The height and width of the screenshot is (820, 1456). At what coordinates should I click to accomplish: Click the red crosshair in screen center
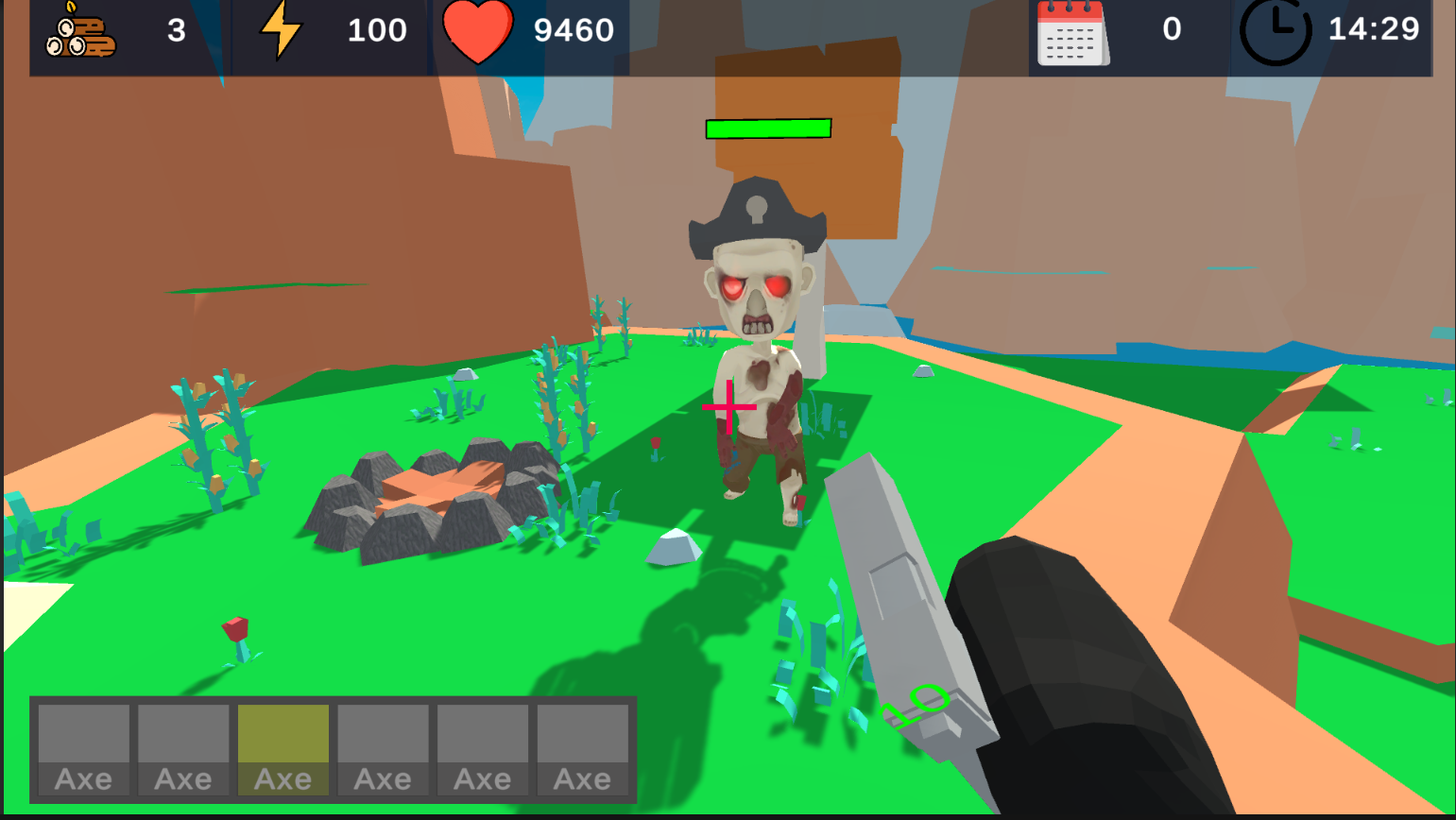(728, 404)
